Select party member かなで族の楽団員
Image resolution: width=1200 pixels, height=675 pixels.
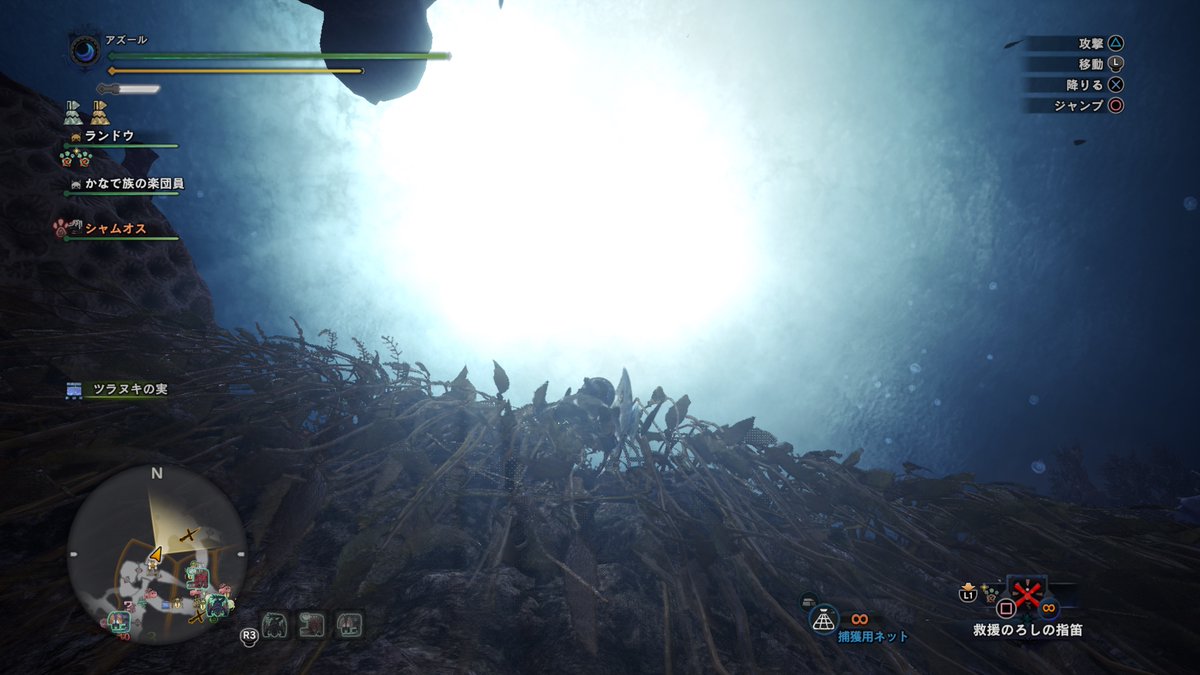[x=133, y=183]
